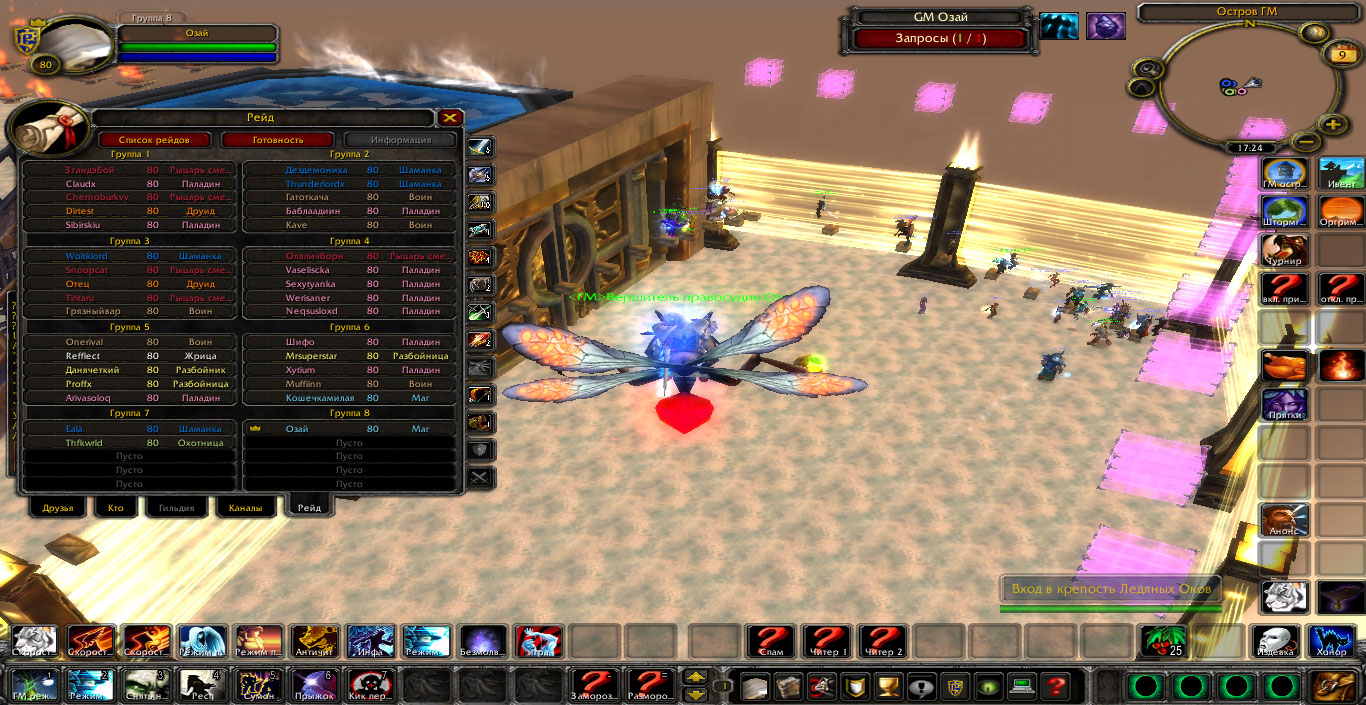
Task: Open the Запросы GM tickets button
Action: [940, 38]
